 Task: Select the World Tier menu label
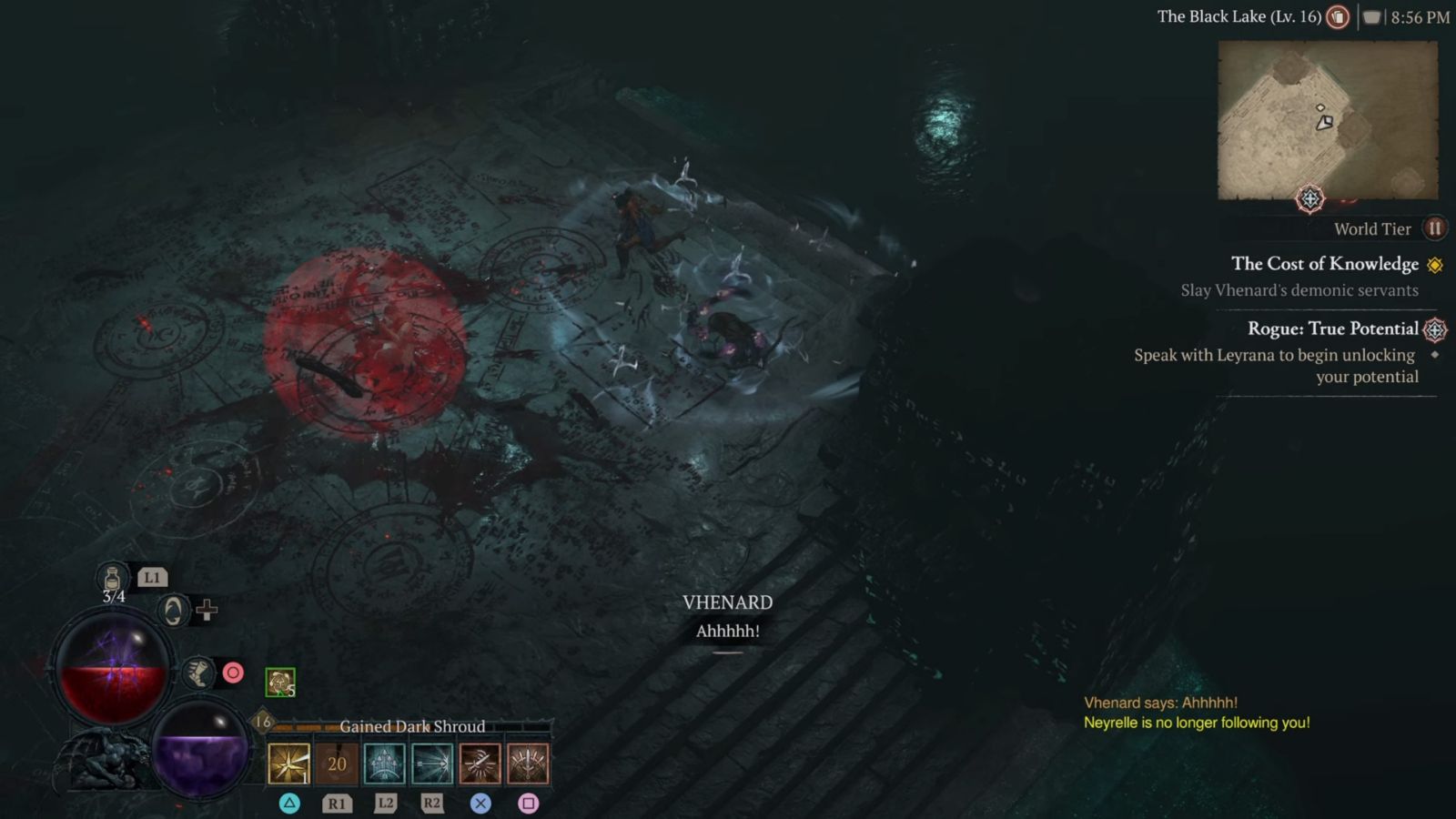(x=1372, y=228)
